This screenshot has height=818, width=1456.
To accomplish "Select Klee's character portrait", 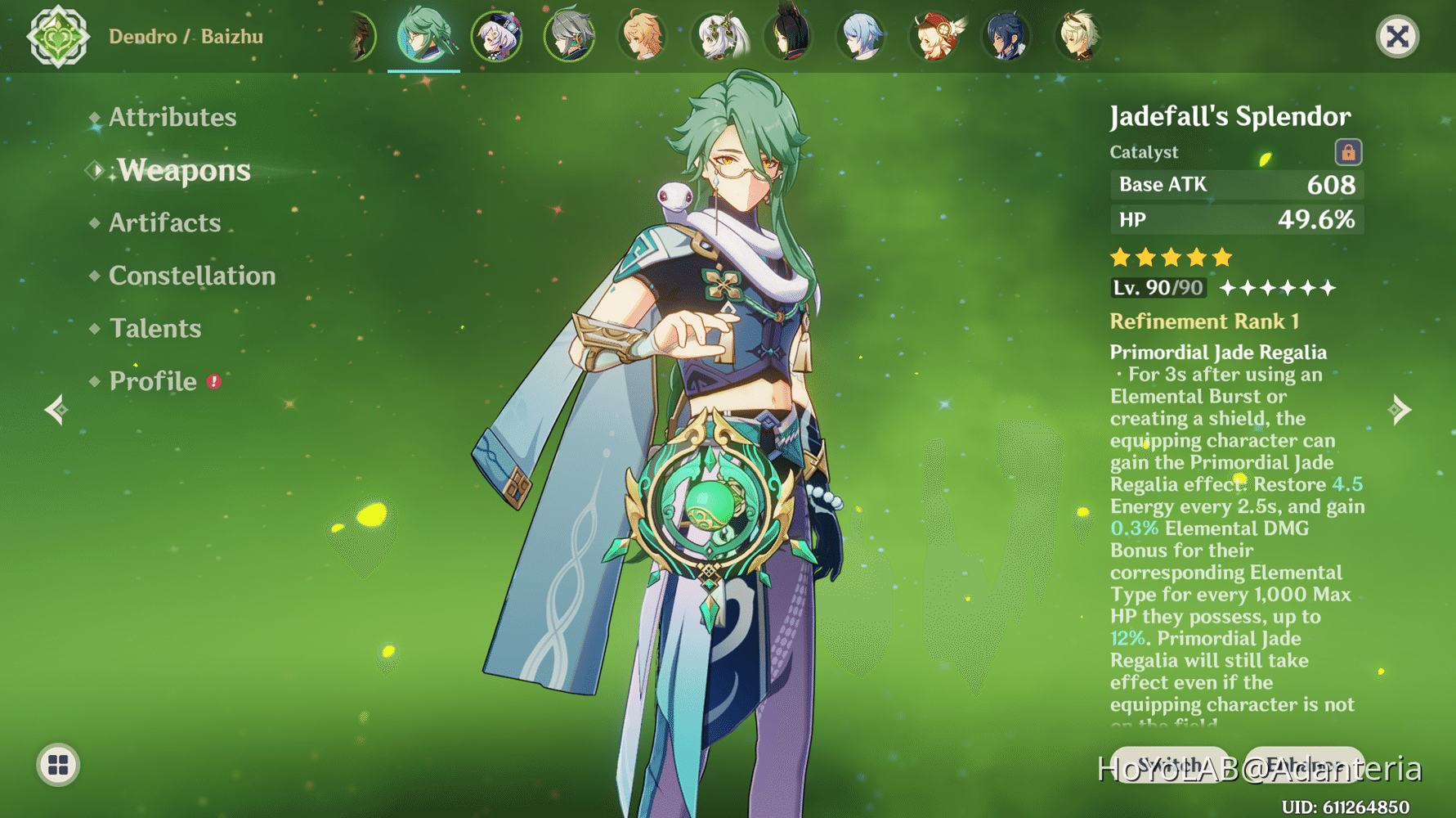I will 934,37.
